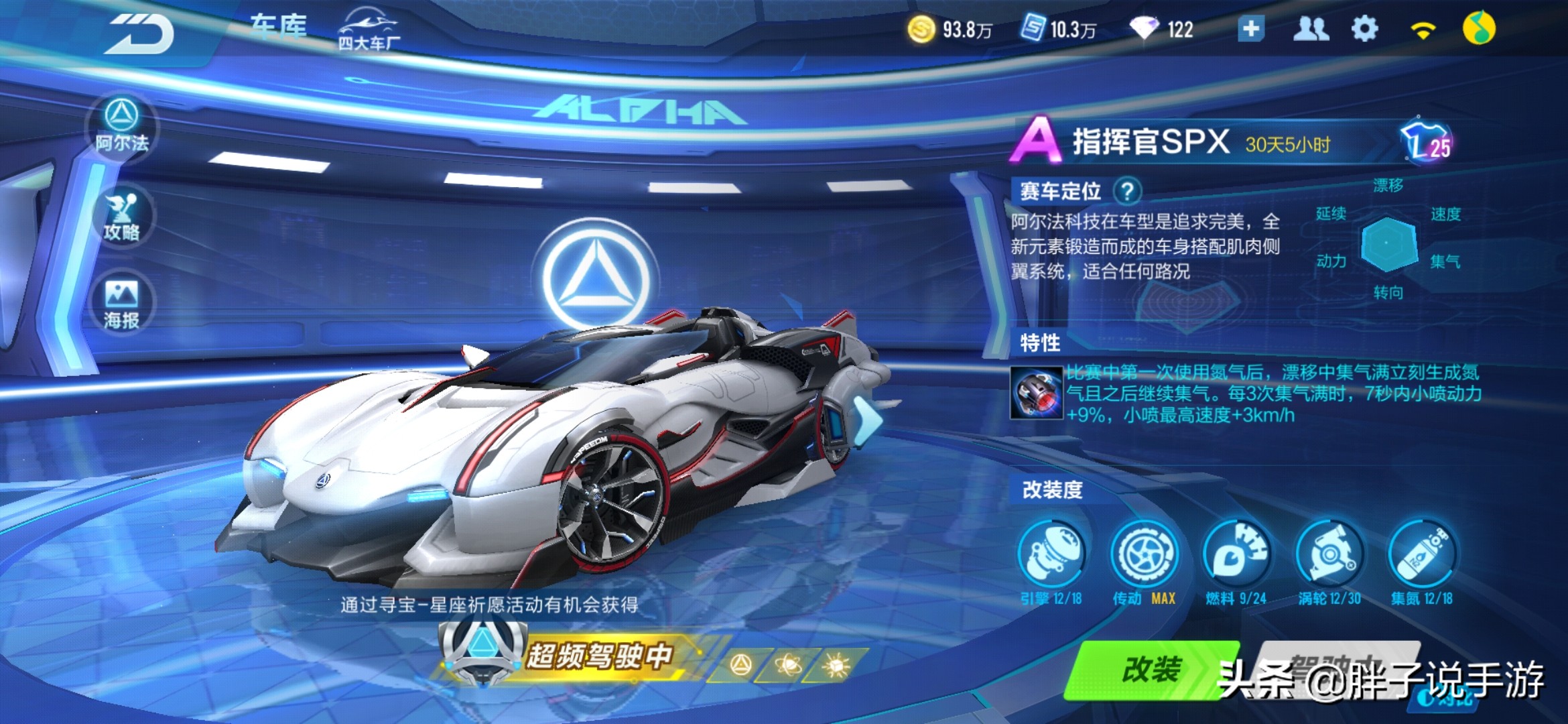Select the 阿尔法 Alpha brand button
The image size is (1568, 724).
coord(121,125)
